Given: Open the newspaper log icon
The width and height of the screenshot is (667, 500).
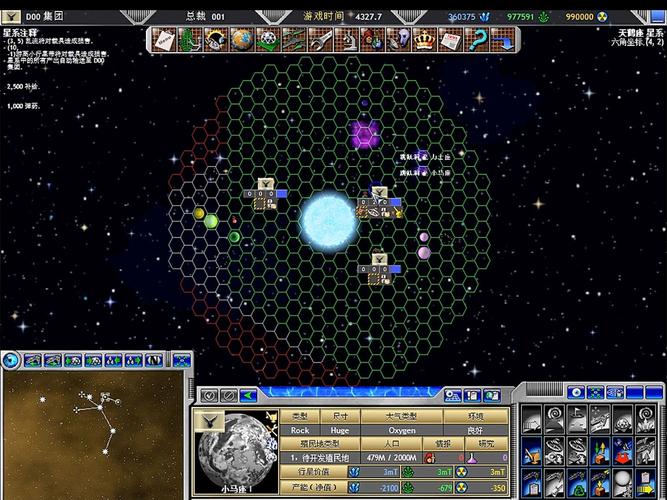Looking at the screenshot, I should [450, 39].
